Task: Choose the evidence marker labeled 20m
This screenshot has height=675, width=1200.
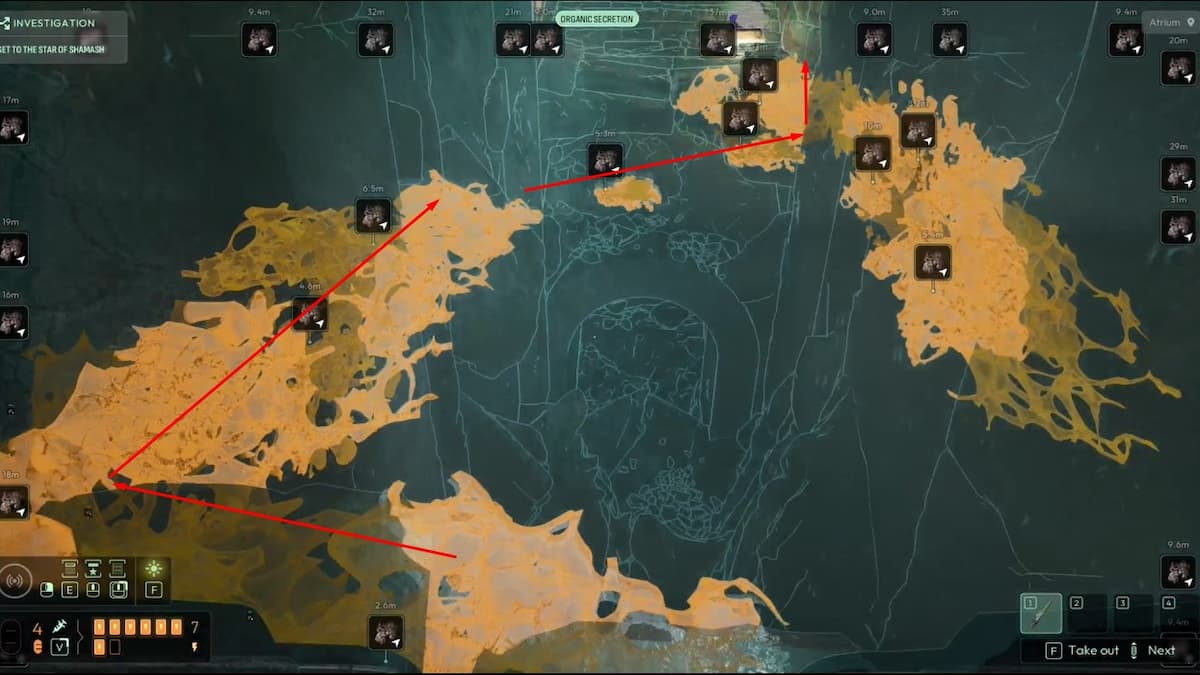Action: point(1178,68)
